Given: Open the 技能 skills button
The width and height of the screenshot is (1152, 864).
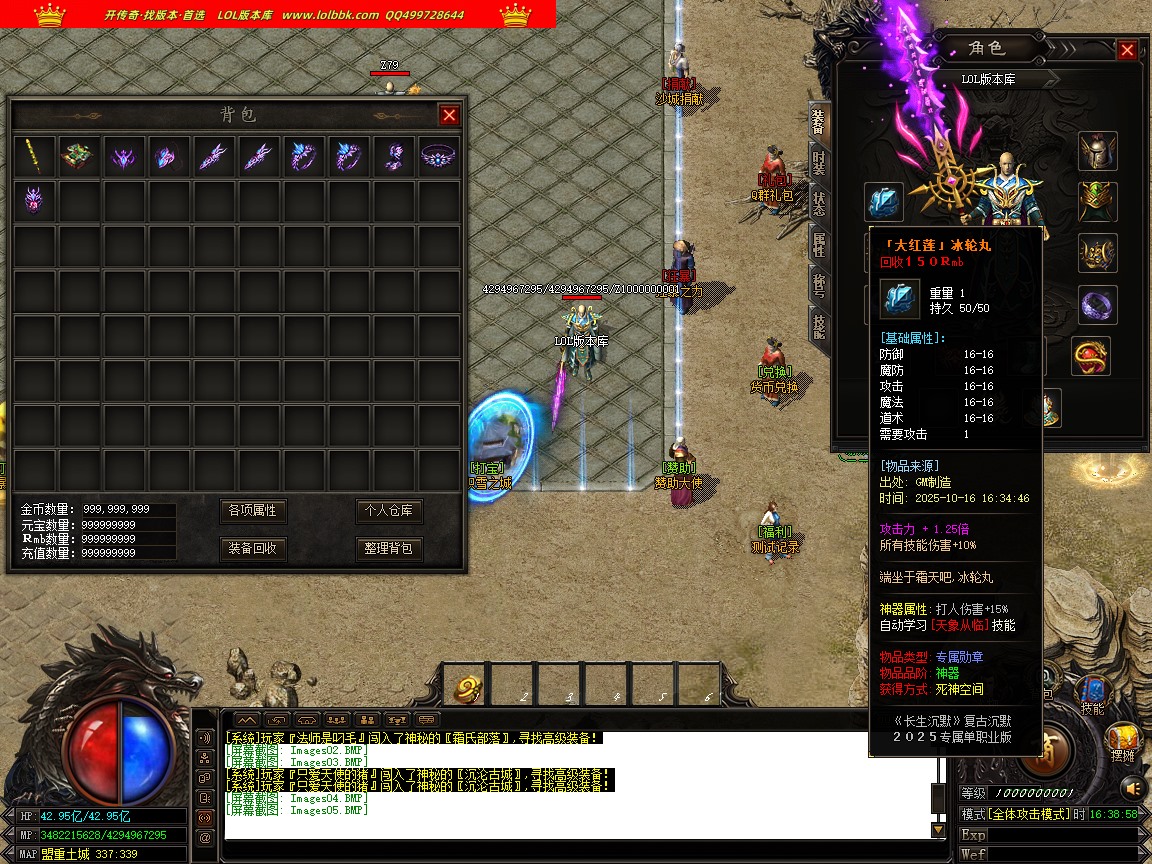Looking at the screenshot, I should pos(1092,695).
